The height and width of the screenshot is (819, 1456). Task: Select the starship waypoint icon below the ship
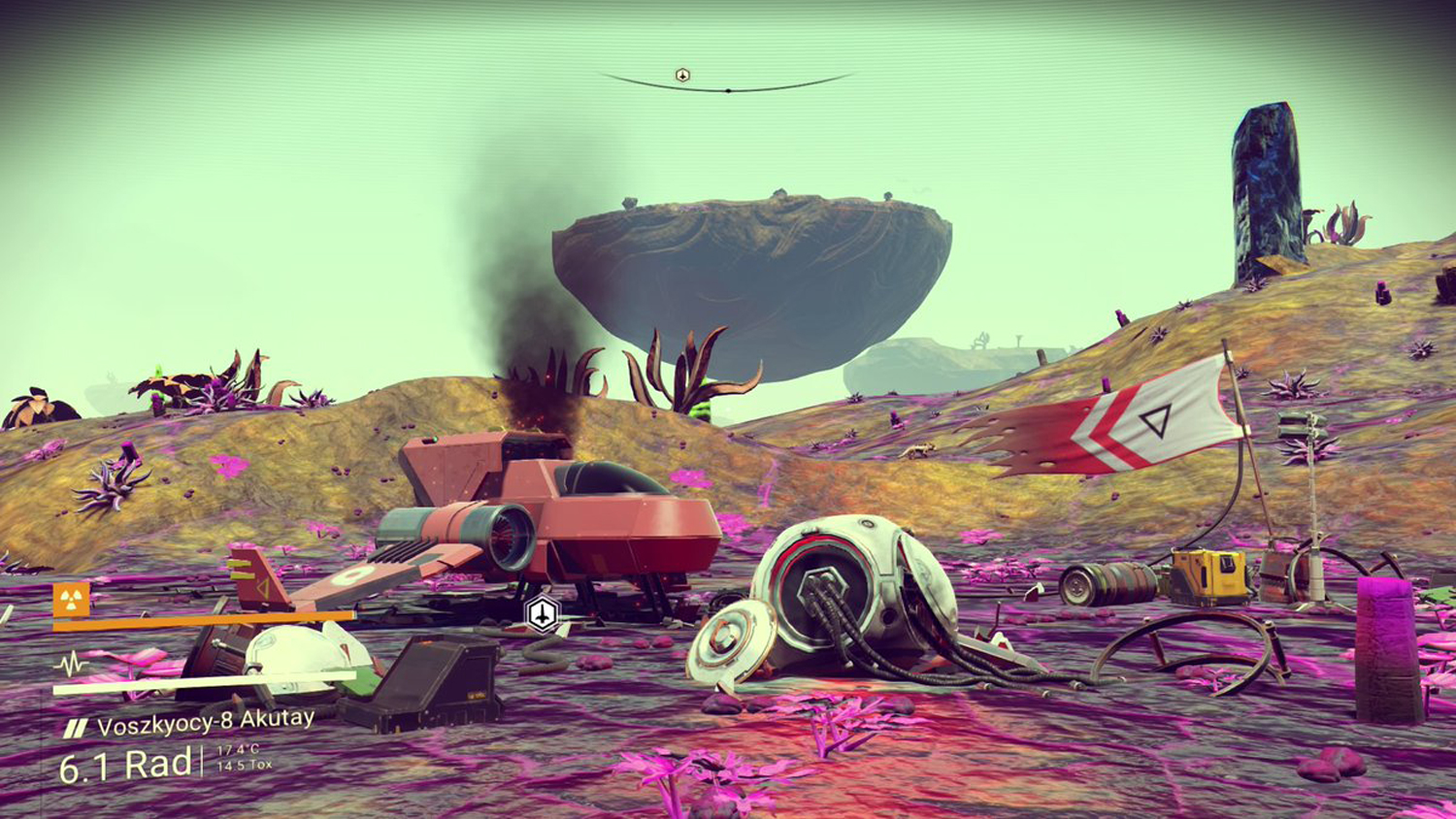(x=543, y=613)
